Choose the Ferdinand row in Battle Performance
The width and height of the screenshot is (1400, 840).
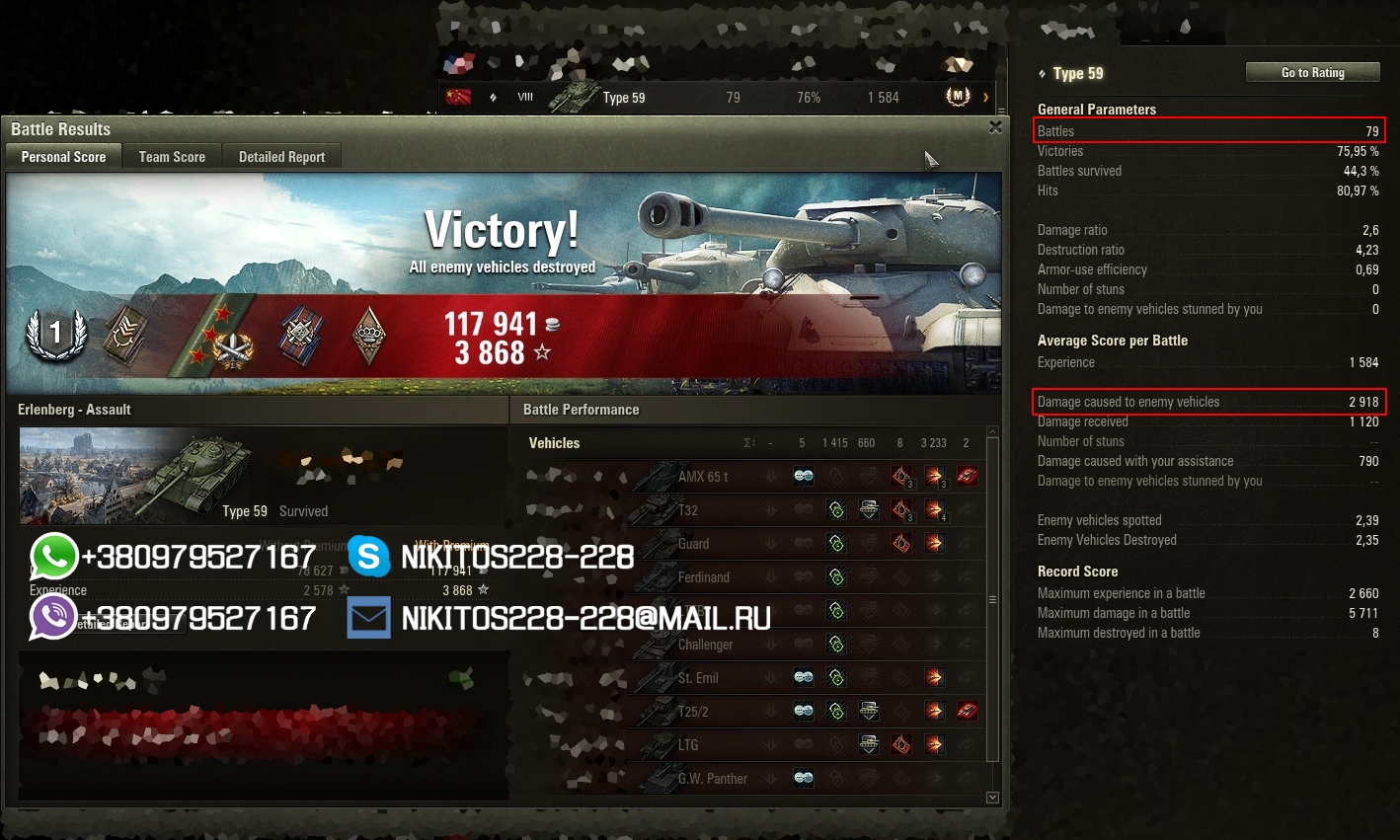(x=703, y=577)
